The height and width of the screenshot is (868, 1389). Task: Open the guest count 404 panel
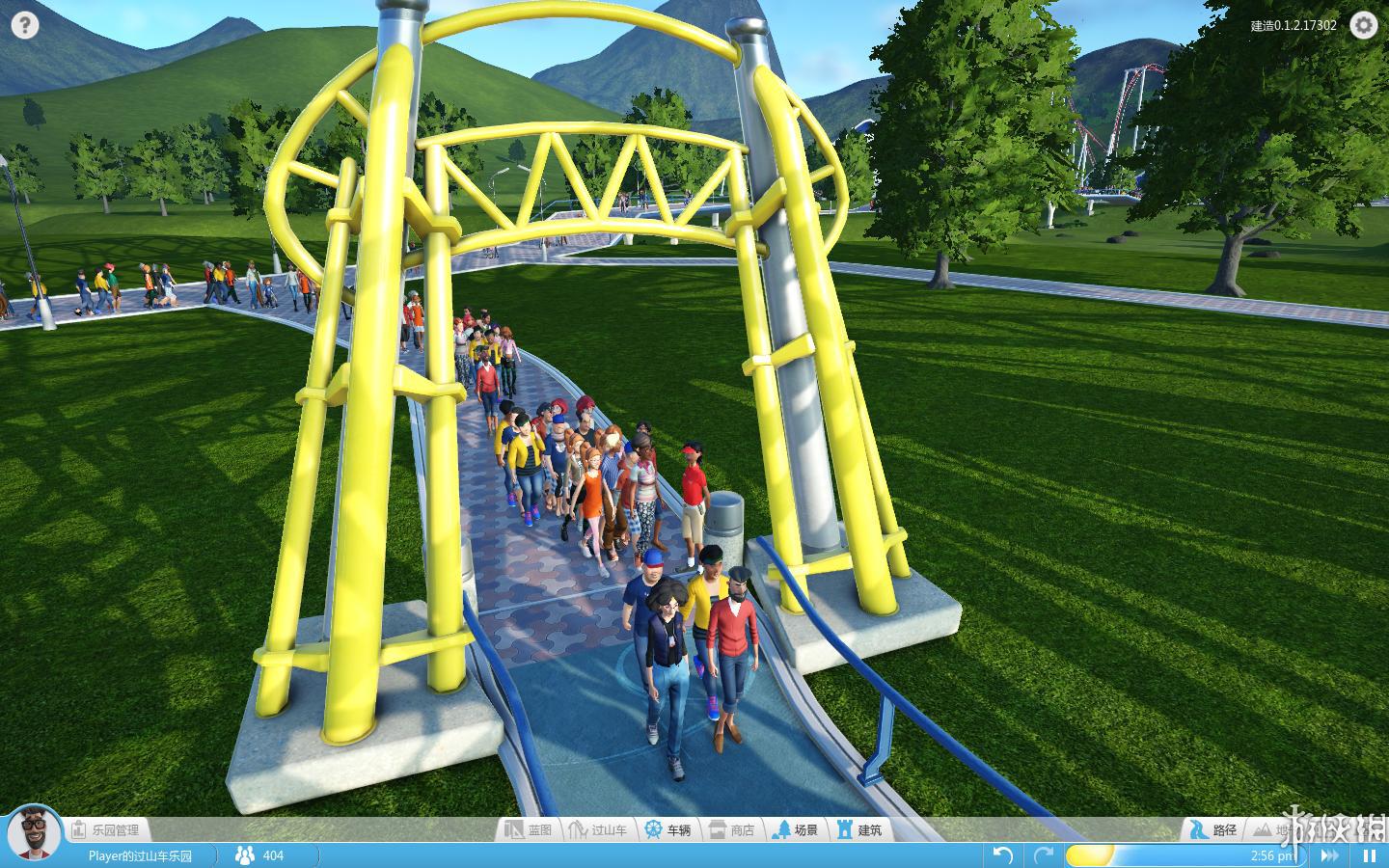pyautogui.click(x=260, y=855)
